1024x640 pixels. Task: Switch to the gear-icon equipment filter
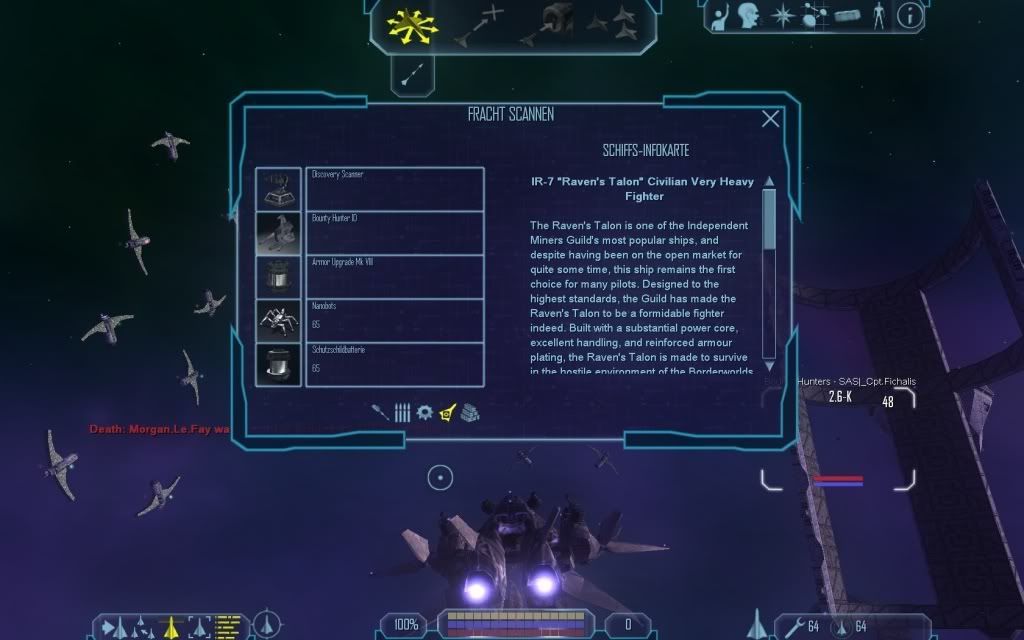coord(424,412)
